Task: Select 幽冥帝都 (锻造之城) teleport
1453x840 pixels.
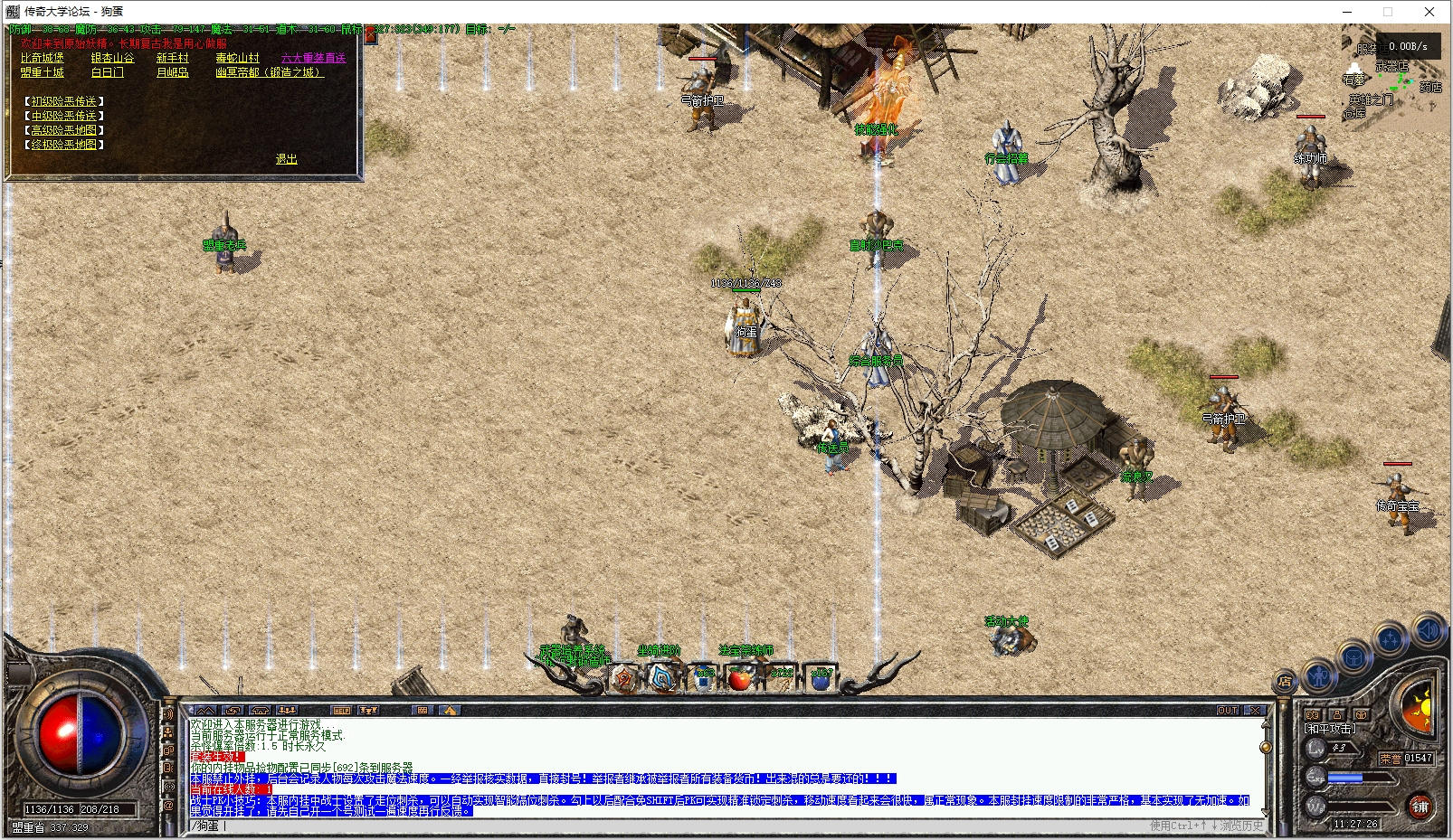Action: [x=269, y=72]
